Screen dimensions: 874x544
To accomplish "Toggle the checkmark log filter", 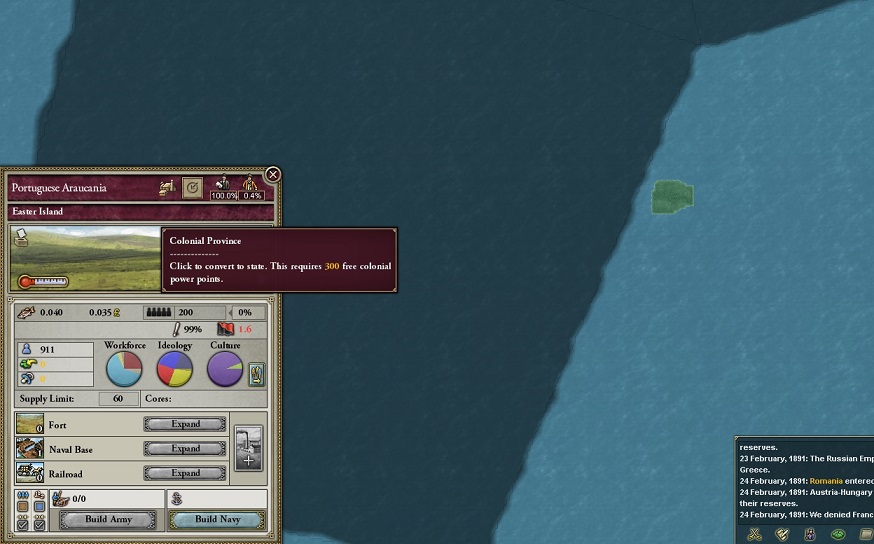I will [782, 534].
